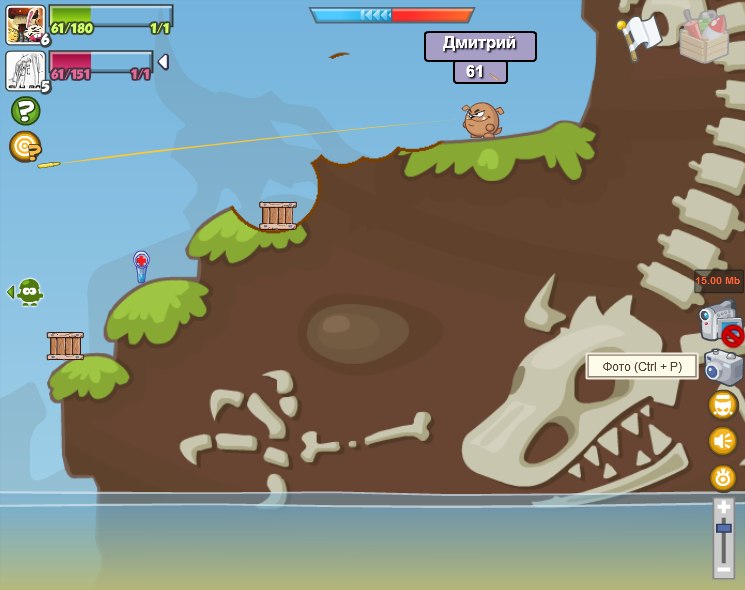Select the first team's avatar portrait
Screen dimensions: 745x590
pyautogui.click(x=24, y=24)
